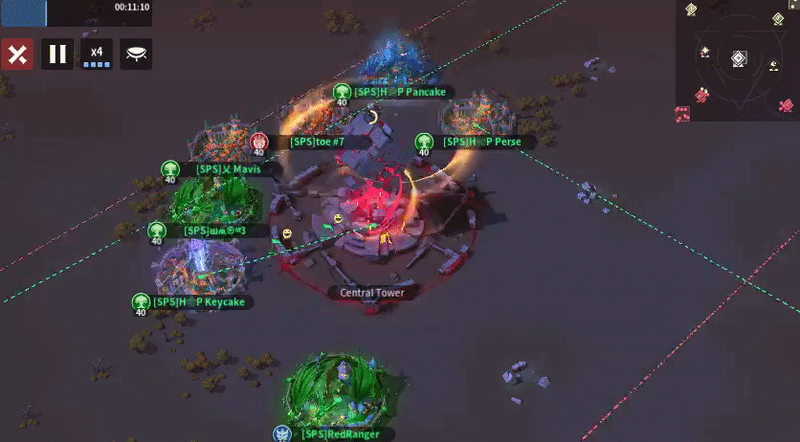This screenshot has height=442, width=800.
Task: Pause the replay playback
Action: point(57,54)
